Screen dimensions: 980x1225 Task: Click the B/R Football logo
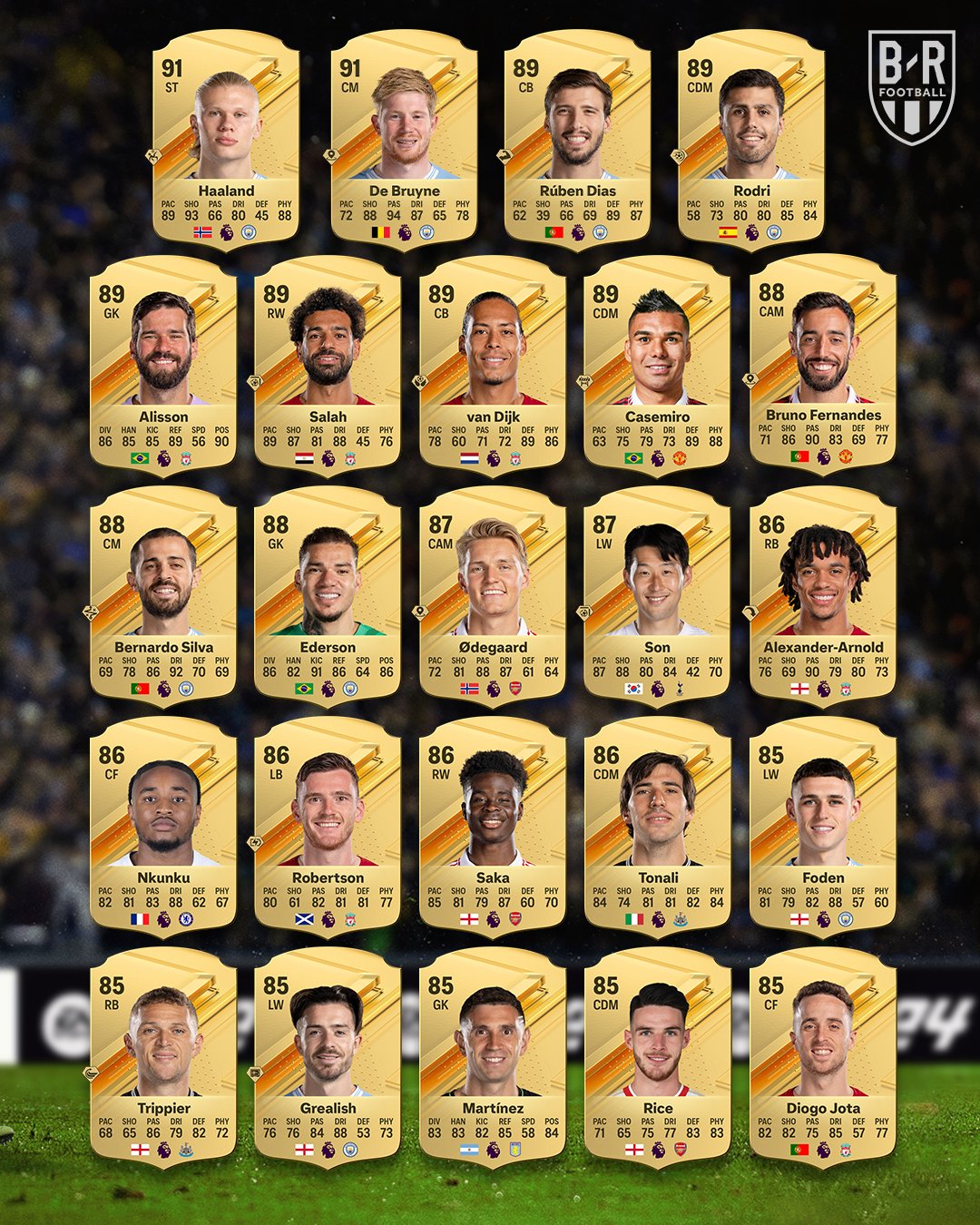click(911, 86)
